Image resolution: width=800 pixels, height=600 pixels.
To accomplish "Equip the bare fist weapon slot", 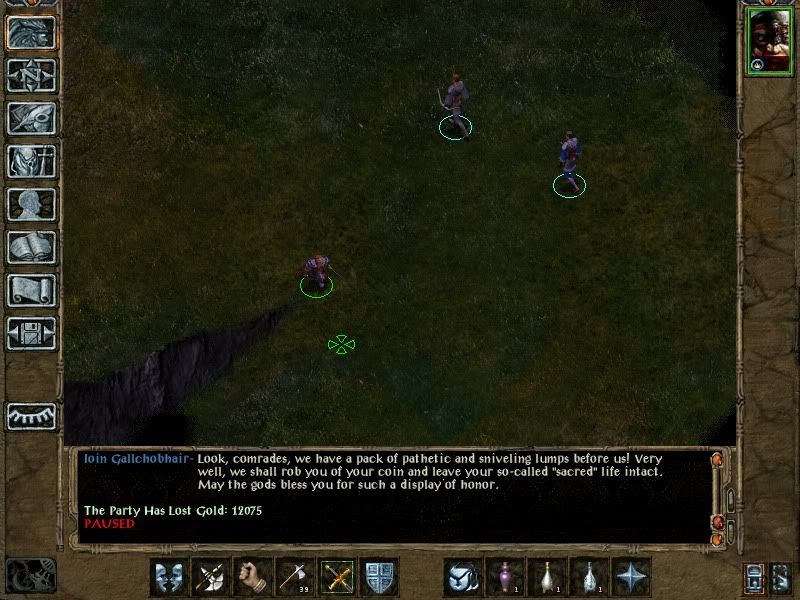I will 253,577.
